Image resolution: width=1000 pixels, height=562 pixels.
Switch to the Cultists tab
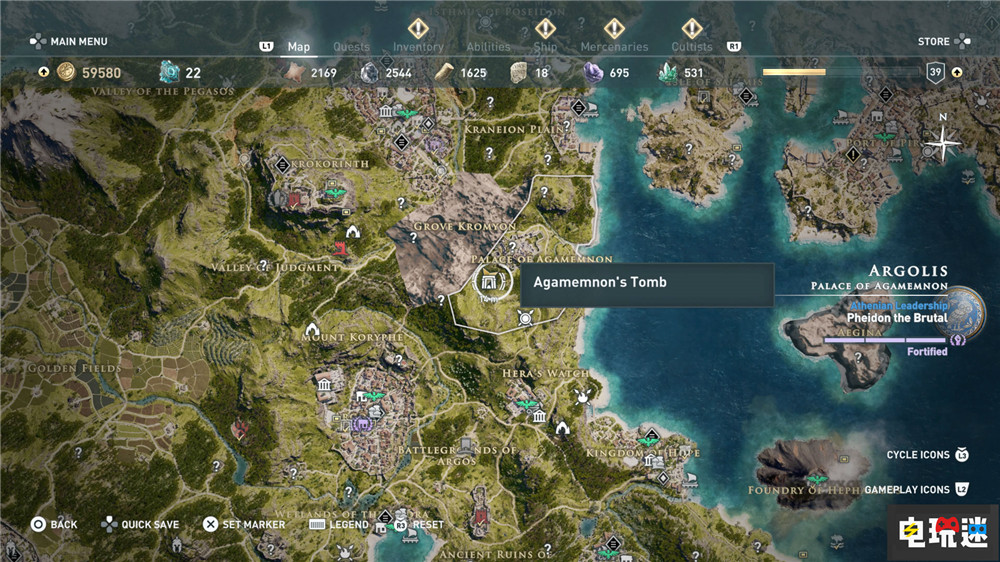pos(692,46)
